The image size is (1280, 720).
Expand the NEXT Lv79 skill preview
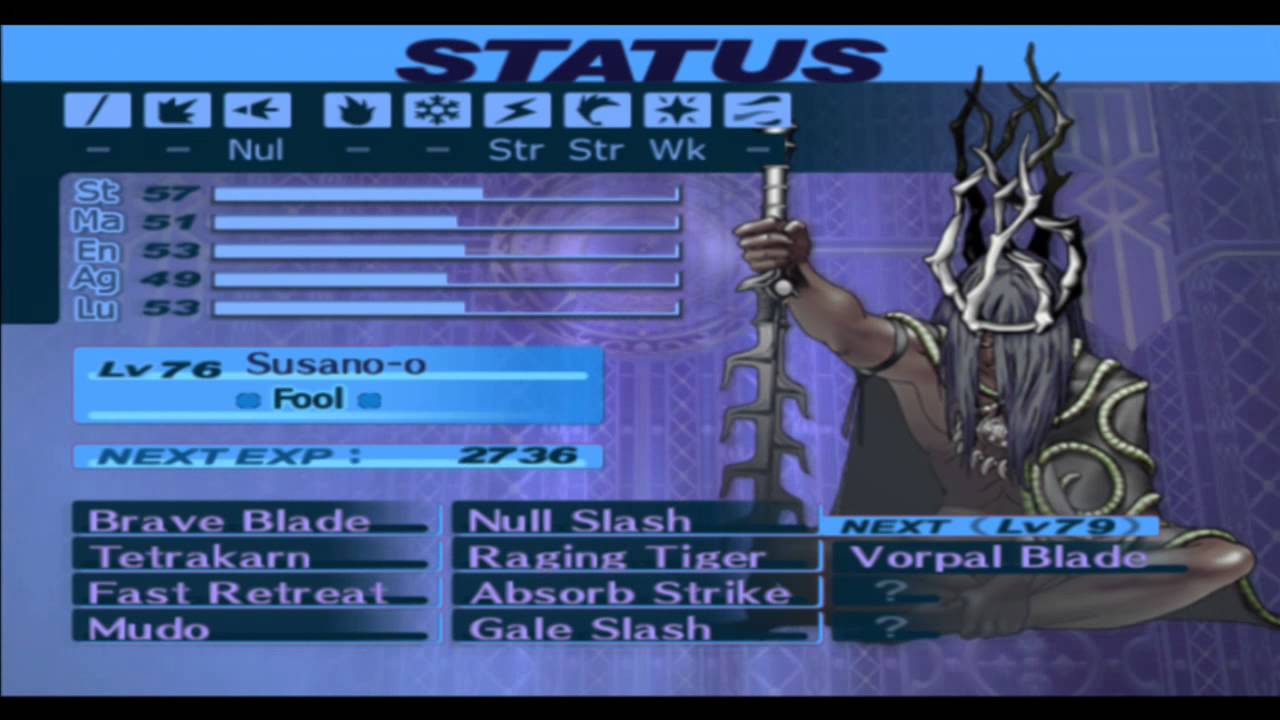988,525
